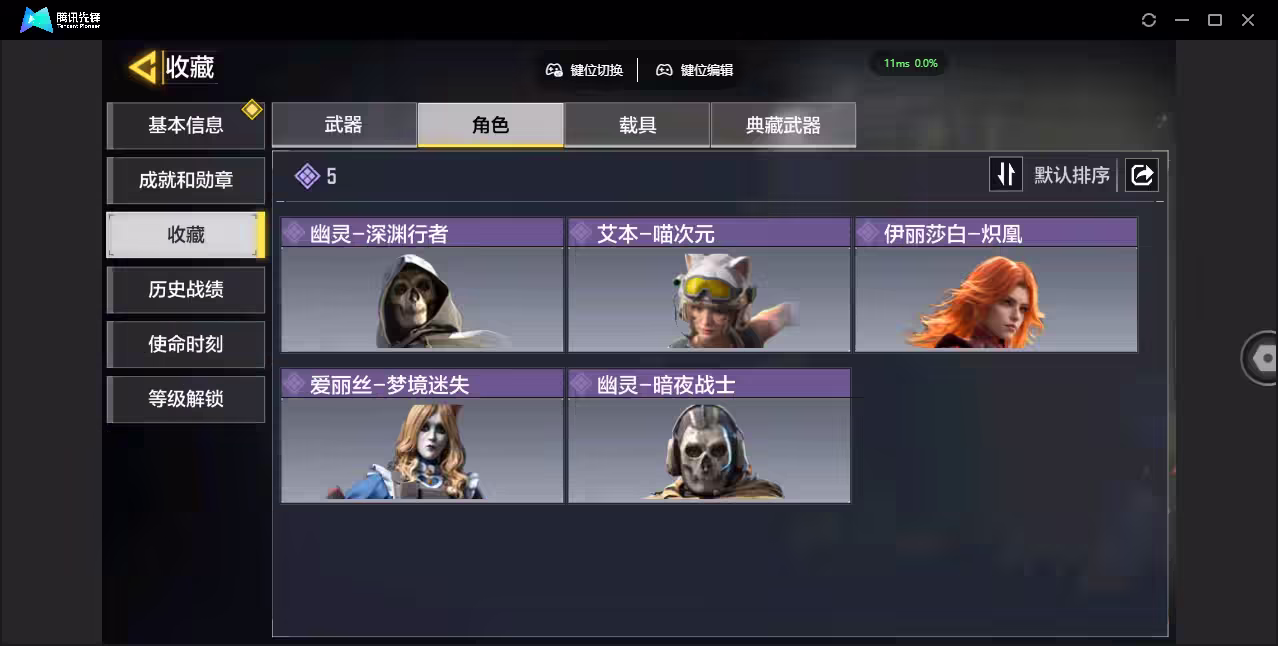
Task: Select the 伊丽莎白-炽凰 character card
Action: pos(996,286)
